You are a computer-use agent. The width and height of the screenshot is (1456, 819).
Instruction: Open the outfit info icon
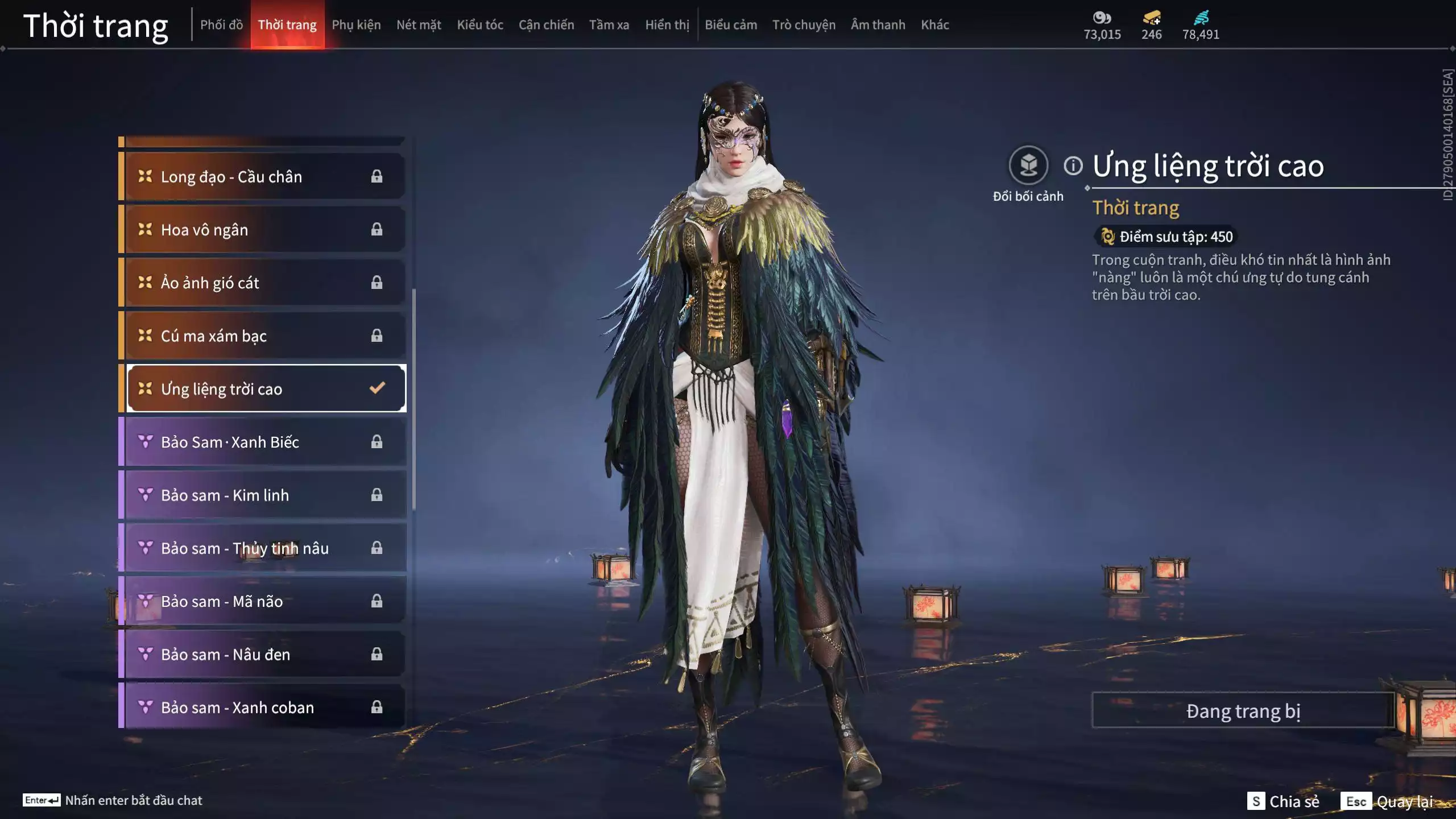tap(1073, 166)
